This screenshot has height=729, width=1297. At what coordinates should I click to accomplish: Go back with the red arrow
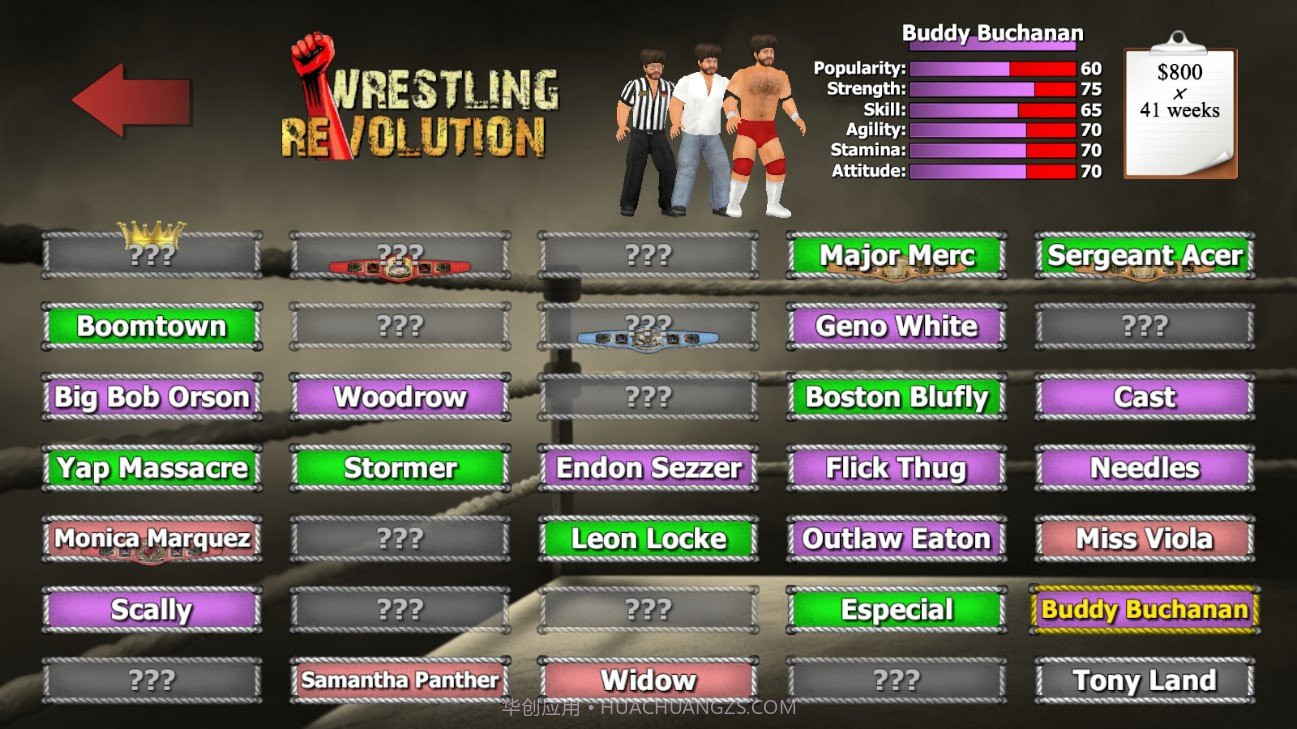coord(130,100)
